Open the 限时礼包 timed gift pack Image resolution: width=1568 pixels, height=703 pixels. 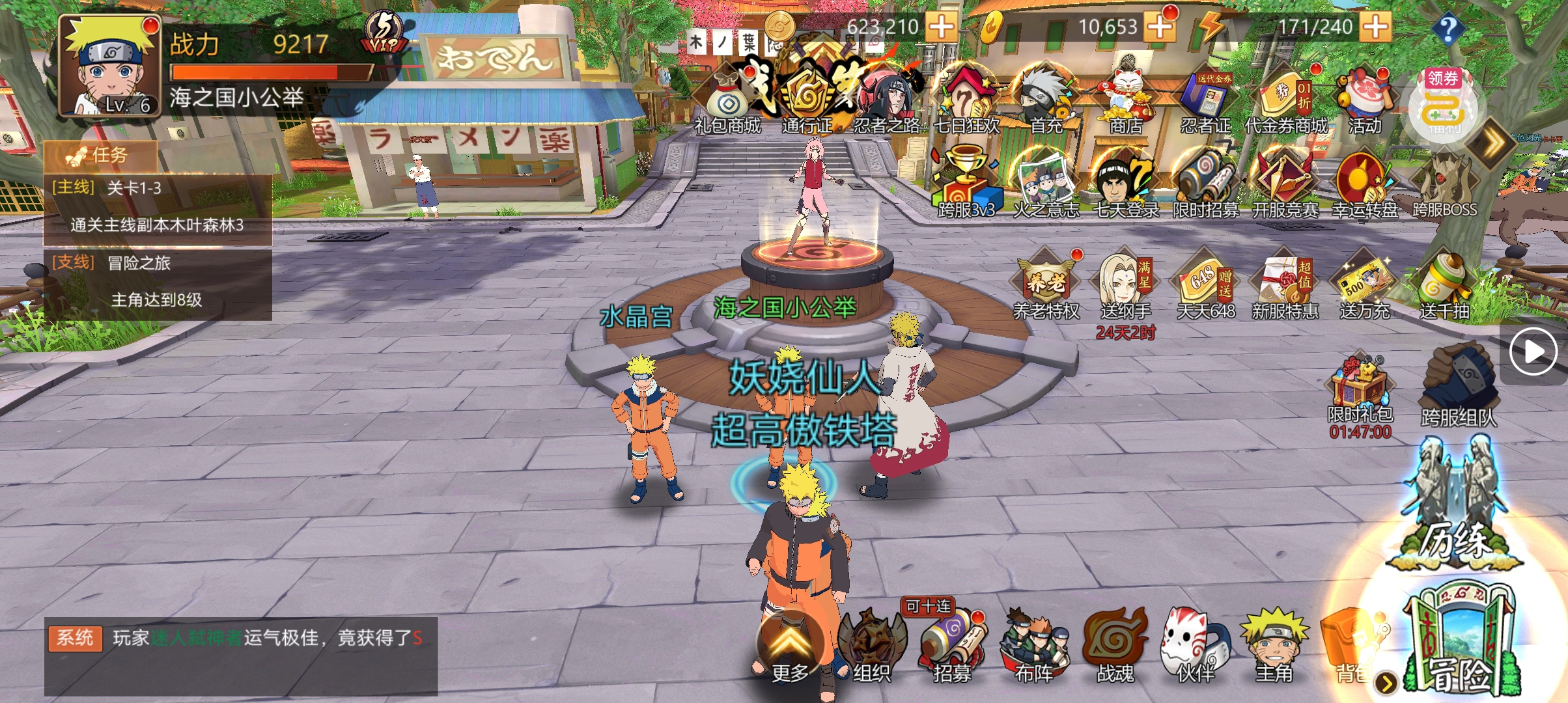1360,389
